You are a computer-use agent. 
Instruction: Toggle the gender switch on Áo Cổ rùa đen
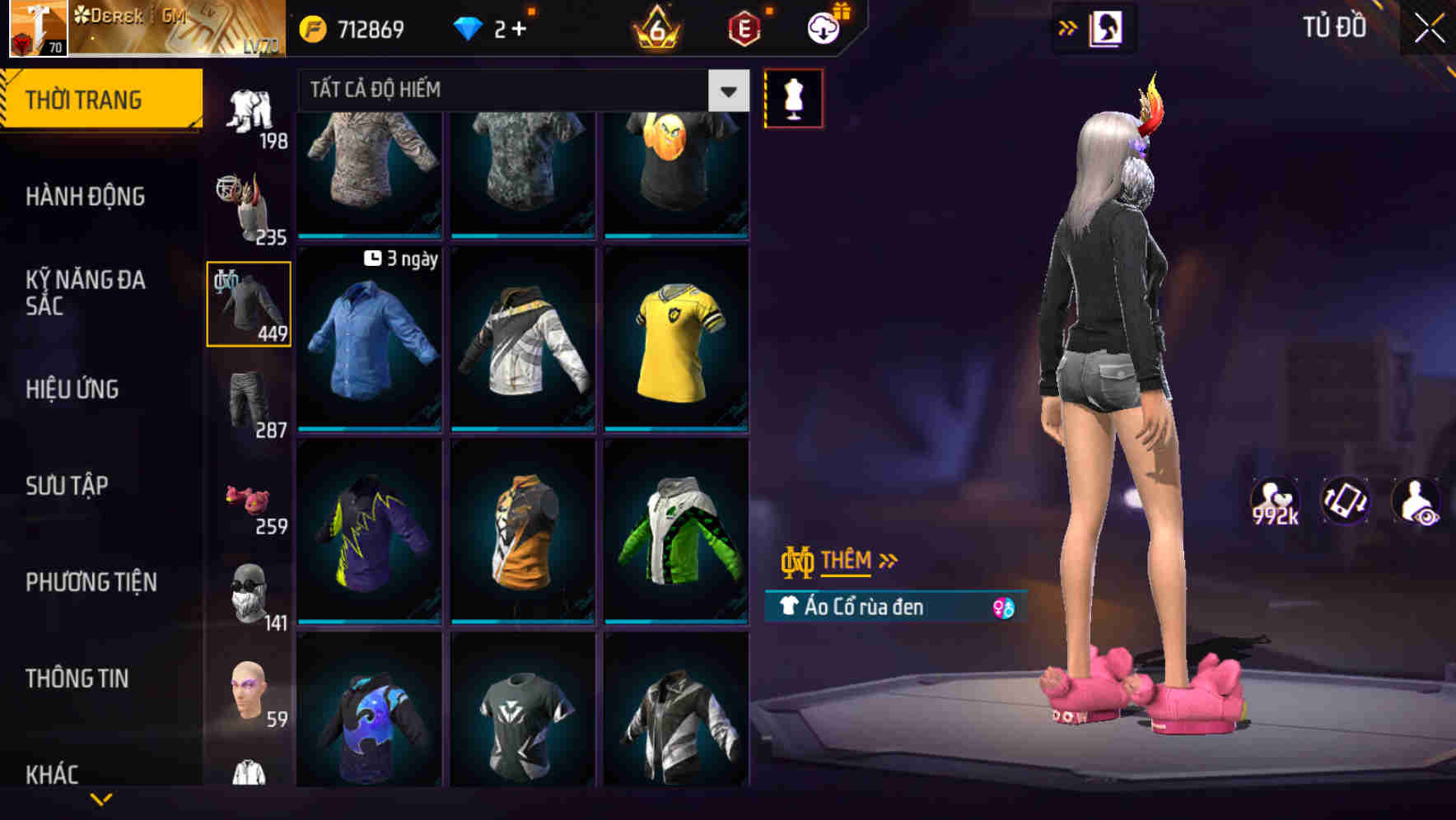(x=1006, y=608)
